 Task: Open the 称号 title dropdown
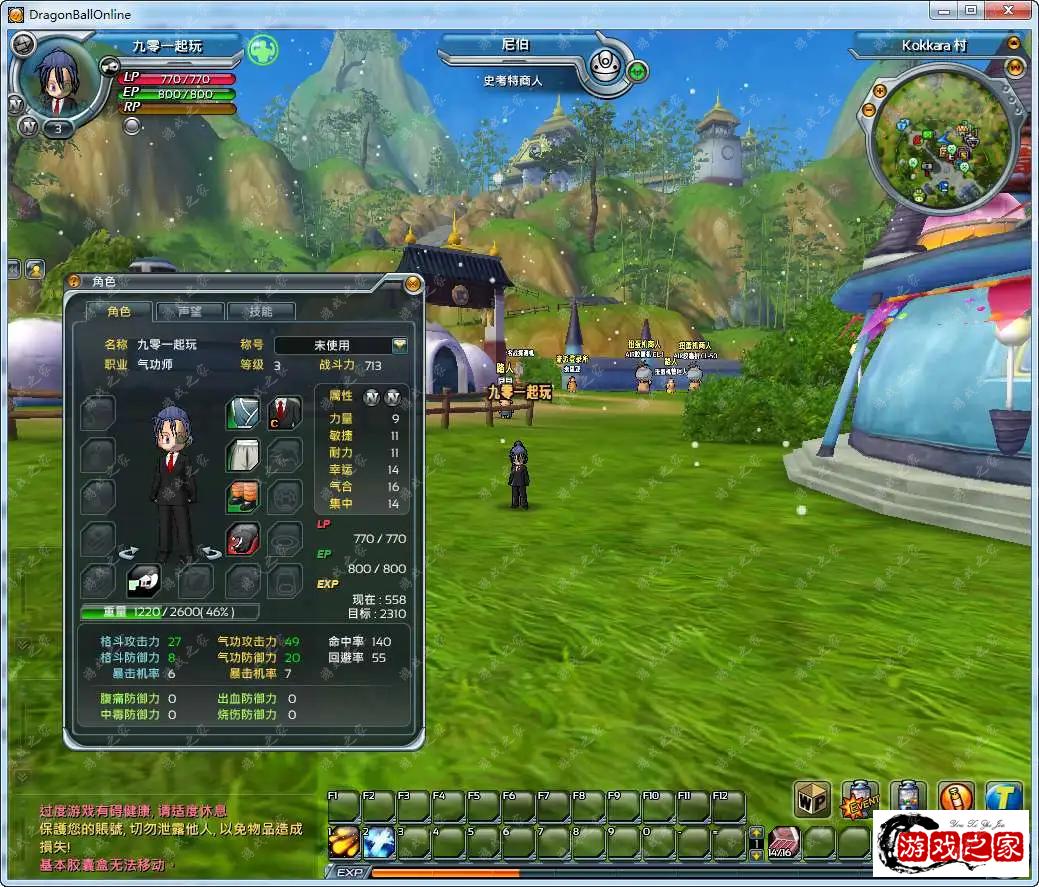click(x=400, y=345)
